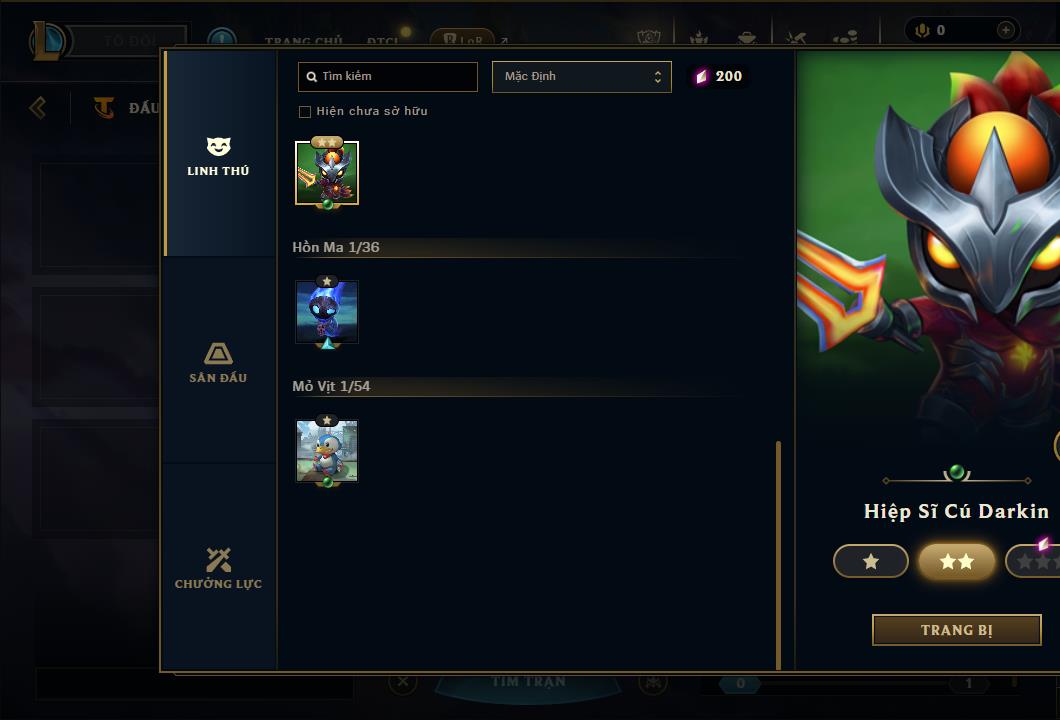Pick the Mỏ Vịt penguin little legend
Image resolution: width=1060 pixels, height=720 pixels.
tap(327, 451)
